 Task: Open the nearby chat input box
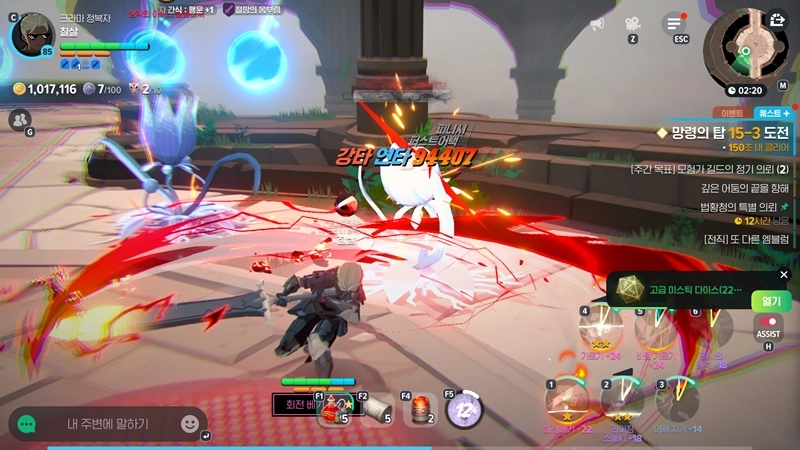pyautogui.click(x=108, y=424)
